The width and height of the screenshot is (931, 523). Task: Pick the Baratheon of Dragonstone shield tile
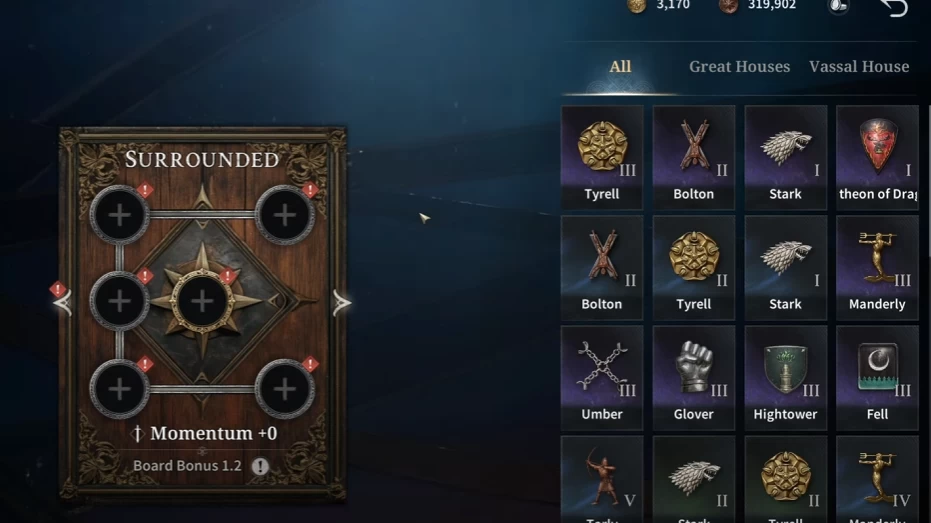[x=877, y=157]
